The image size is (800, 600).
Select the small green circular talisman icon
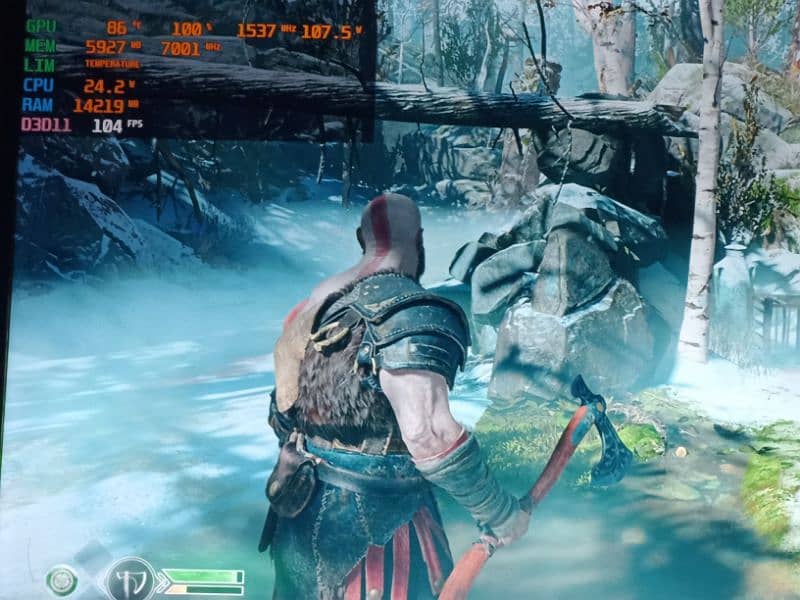pyautogui.click(x=62, y=579)
